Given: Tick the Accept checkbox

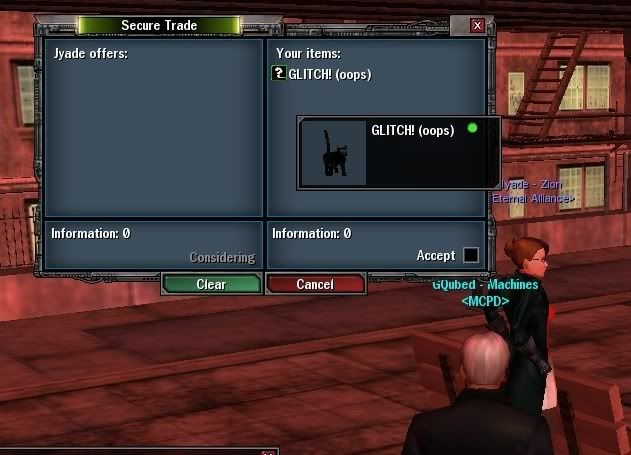Looking at the screenshot, I should [470, 256].
